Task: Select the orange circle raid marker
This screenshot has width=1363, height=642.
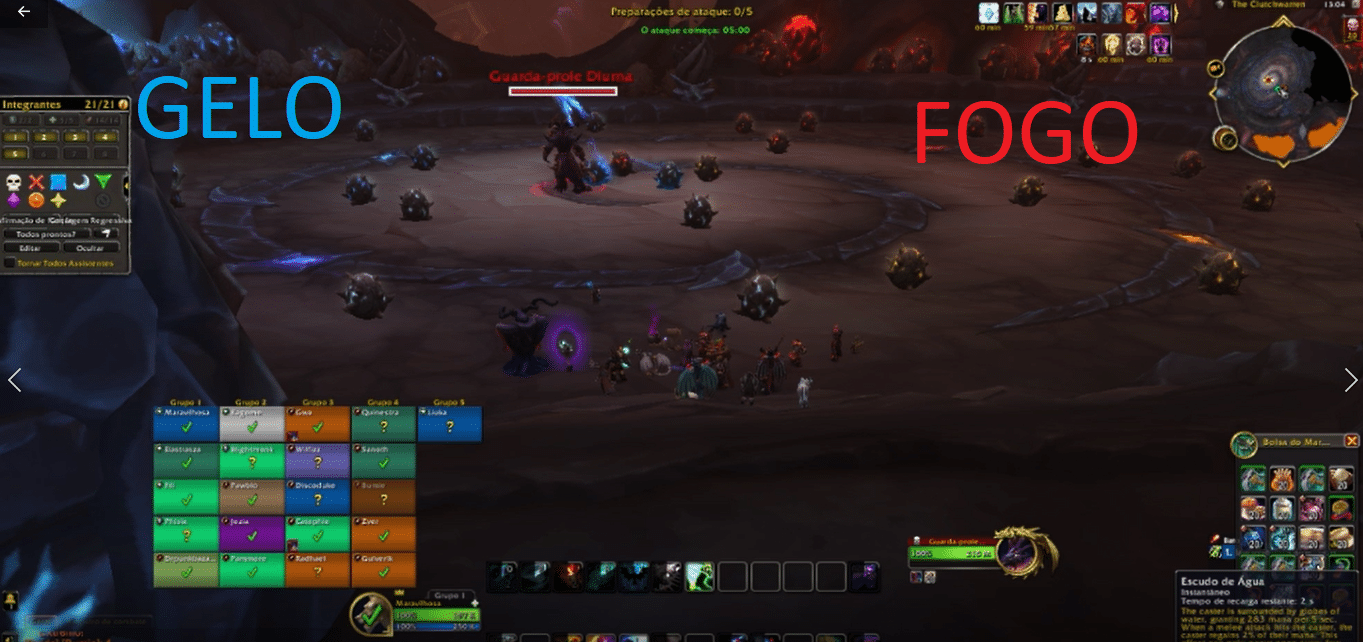Action: [36, 200]
